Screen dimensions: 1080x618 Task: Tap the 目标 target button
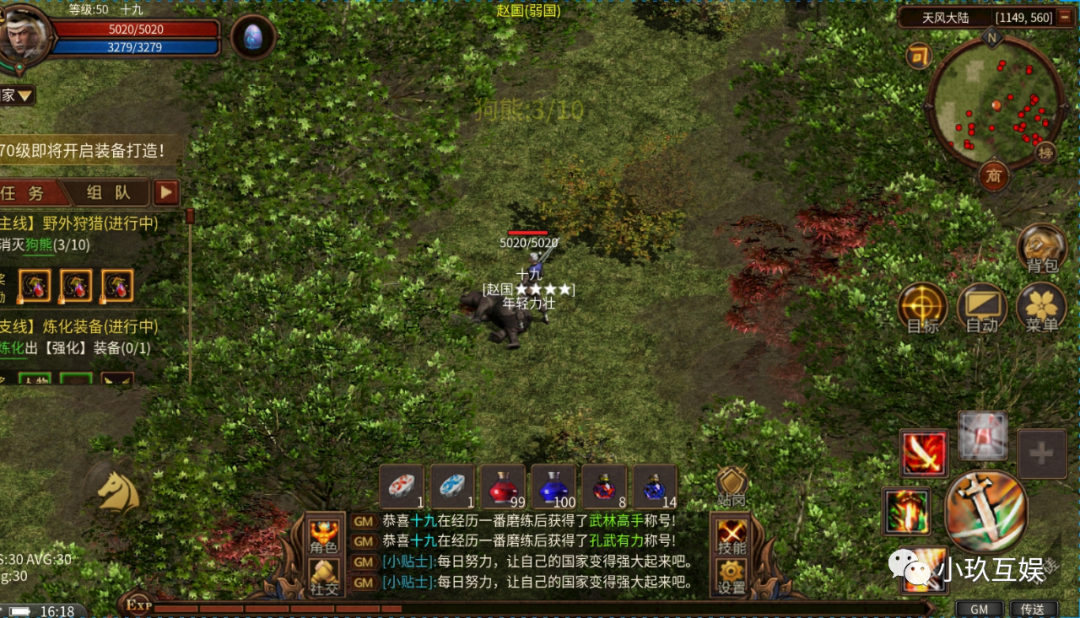[x=922, y=308]
